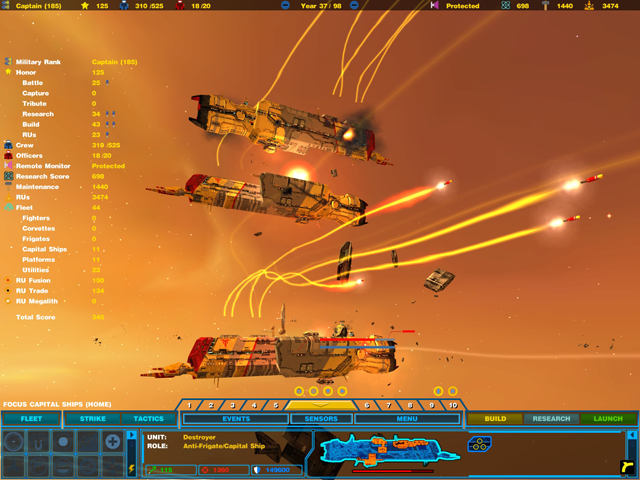
Task: Select control group tab 7
Action: (389, 405)
